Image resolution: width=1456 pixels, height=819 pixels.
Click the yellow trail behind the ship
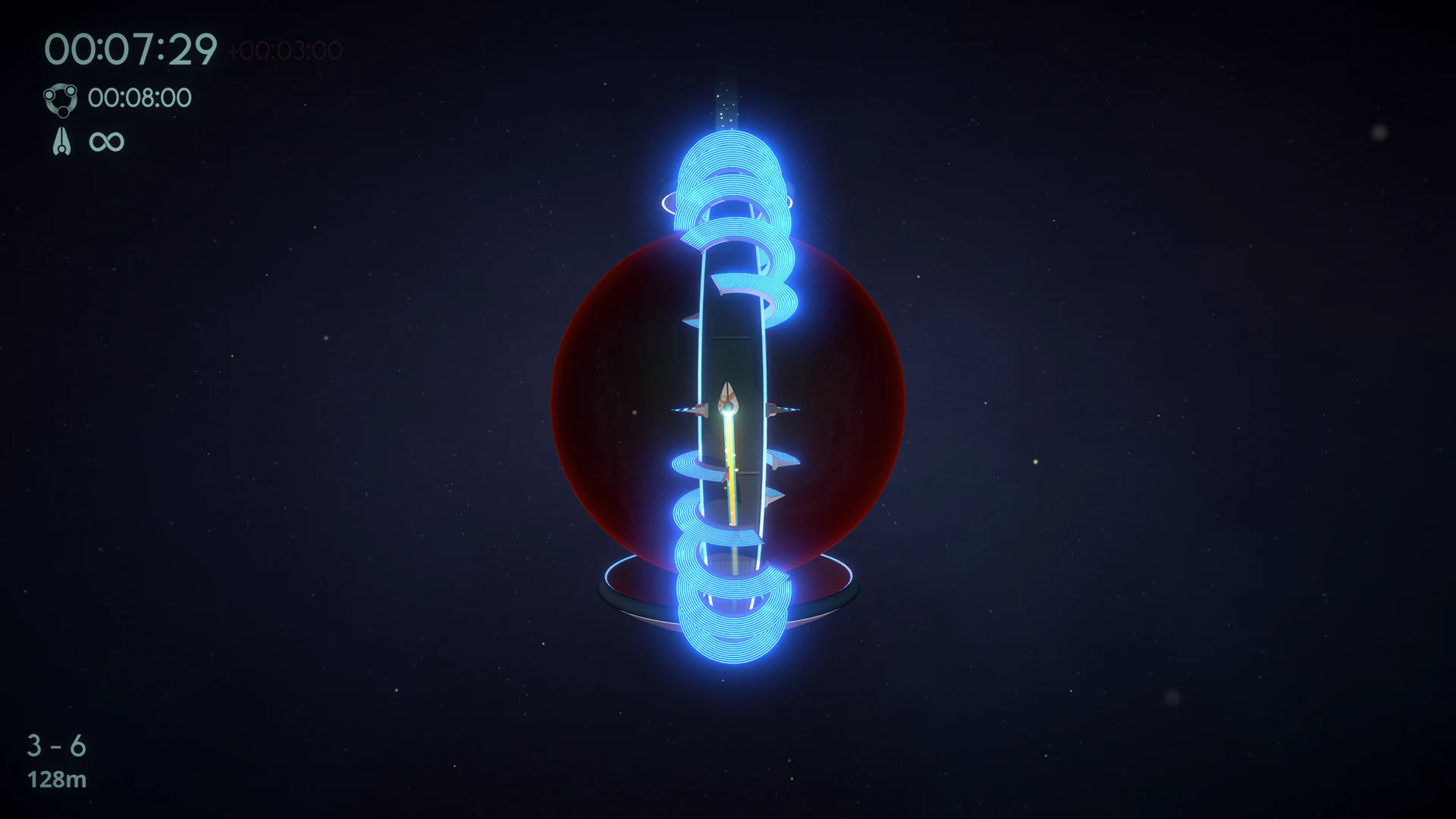click(730, 470)
